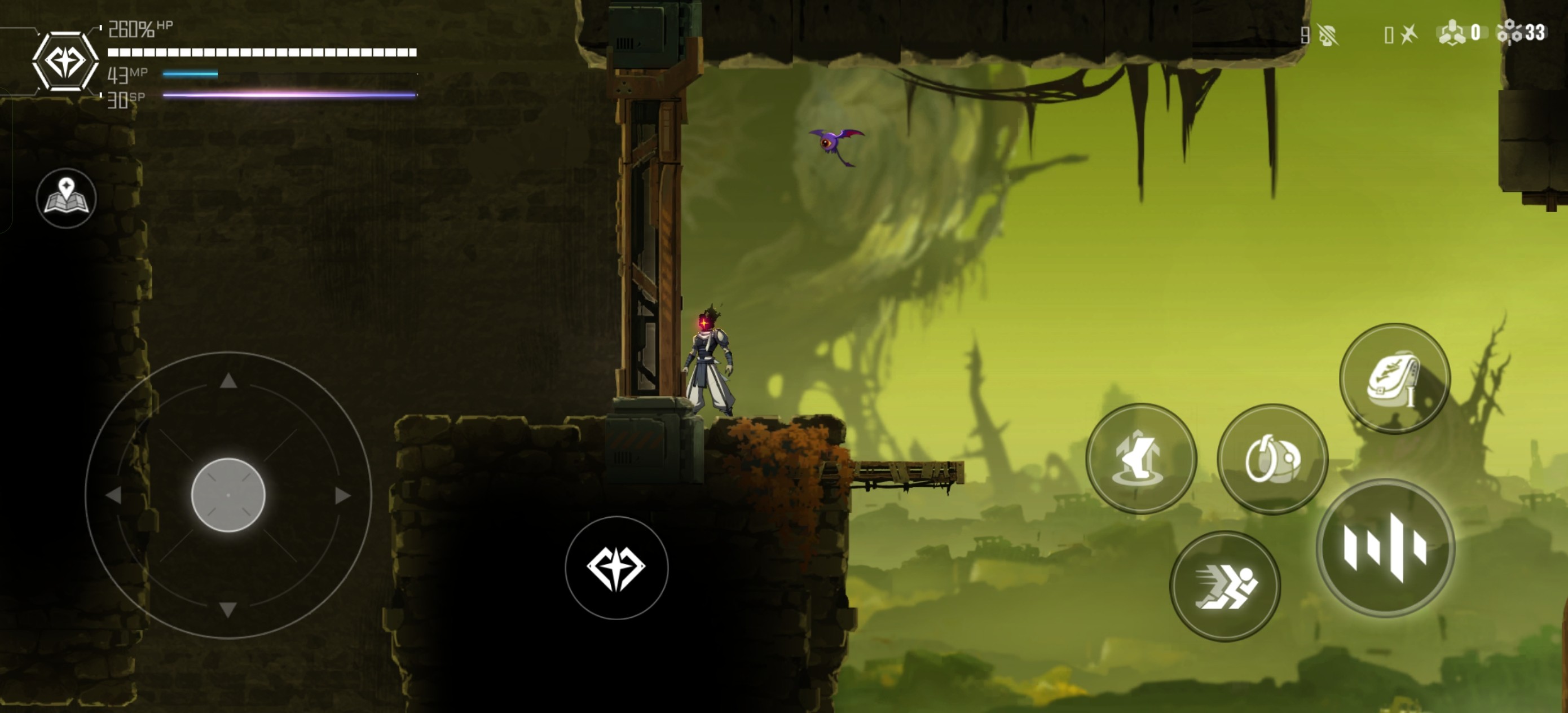Activate the diamond emblem skill button
The height and width of the screenshot is (713, 1568).
click(616, 568)
